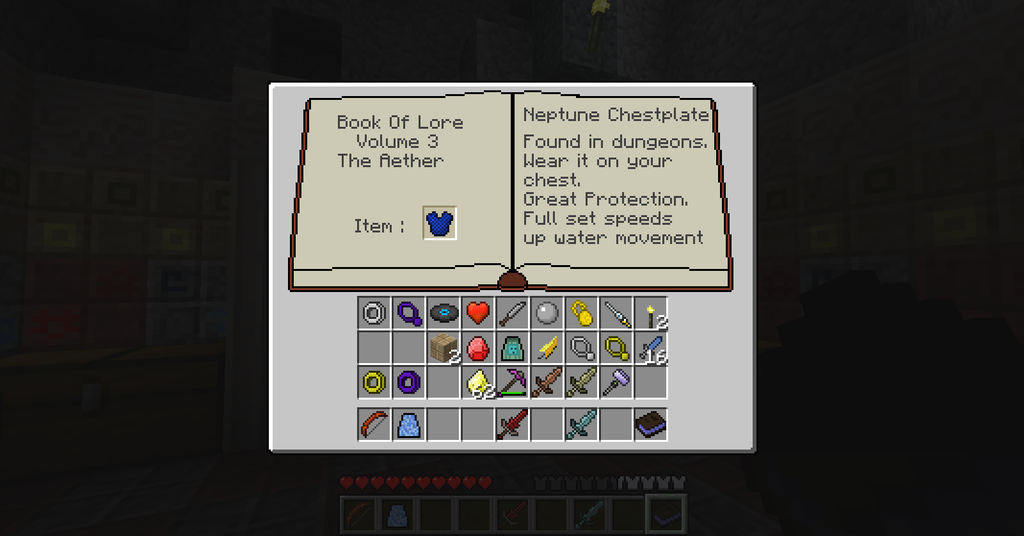Image resolution: width=1024 pixels, height=536 pixels.
Task: Select the red sword hotbar slot
Action: click(512, 425)
